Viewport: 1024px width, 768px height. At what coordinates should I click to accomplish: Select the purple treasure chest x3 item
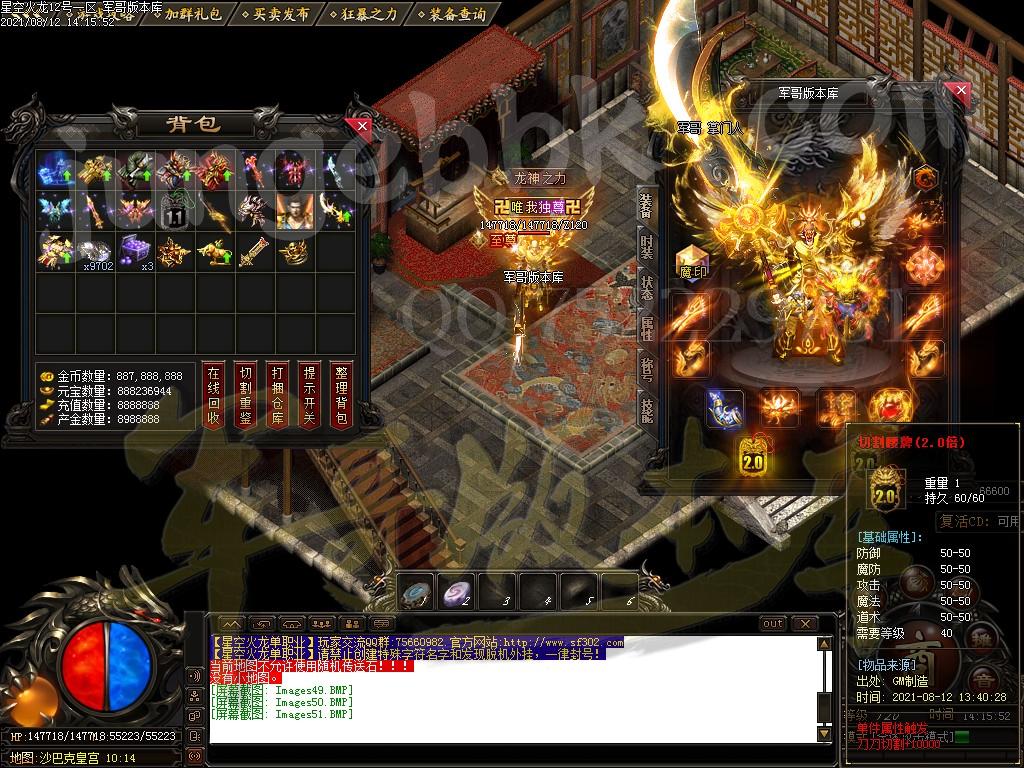pos(136,251)
